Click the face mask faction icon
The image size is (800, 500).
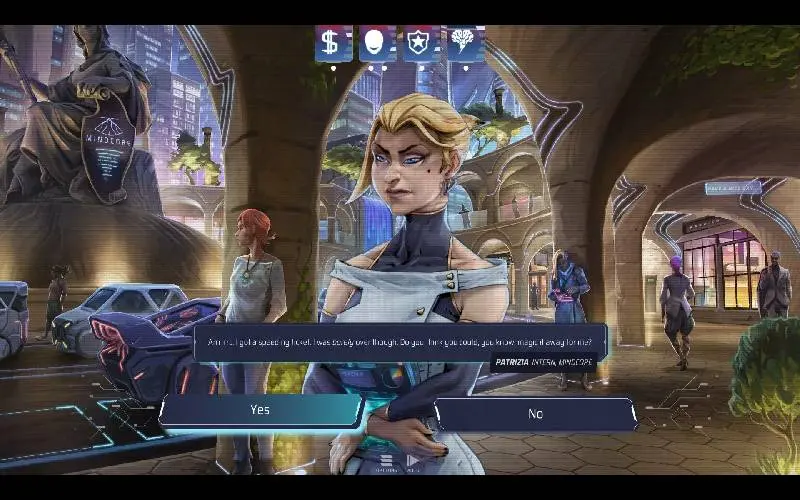(376, 44)
